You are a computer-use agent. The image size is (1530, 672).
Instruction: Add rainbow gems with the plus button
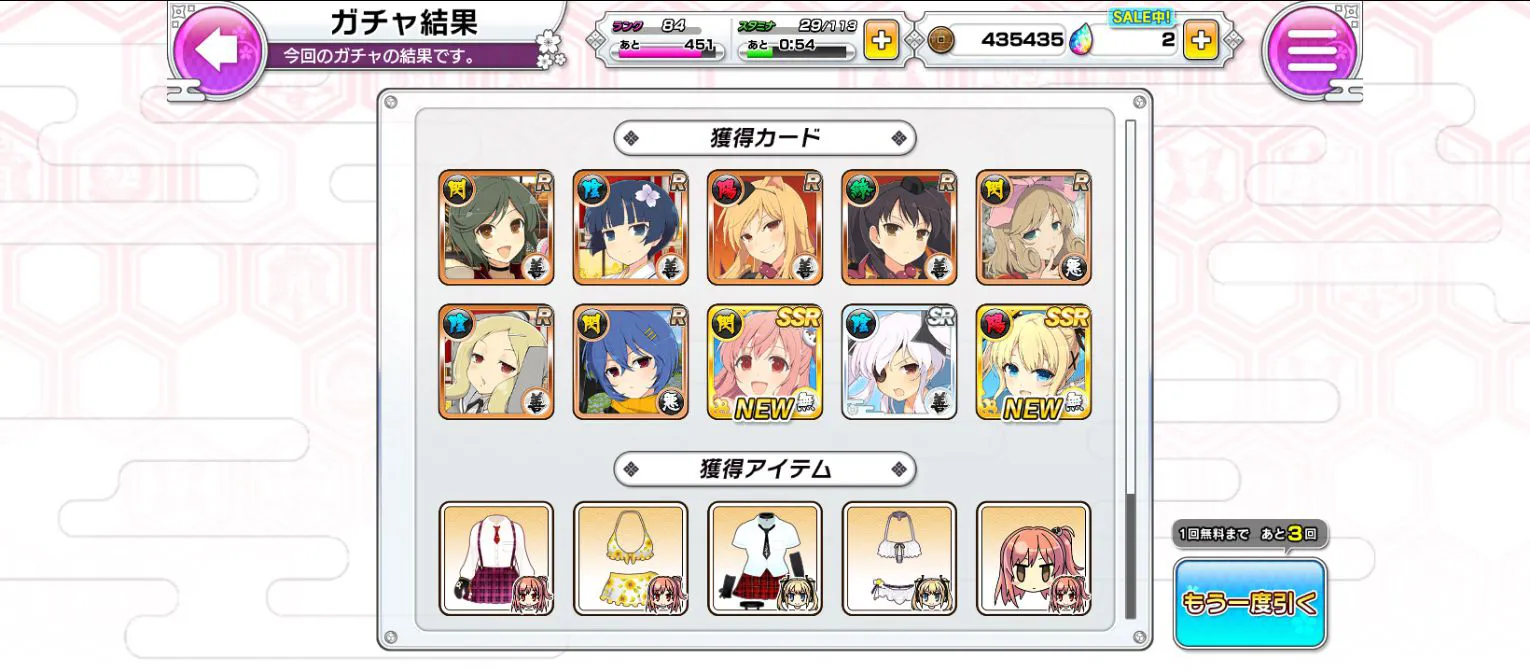[1201, 40]
